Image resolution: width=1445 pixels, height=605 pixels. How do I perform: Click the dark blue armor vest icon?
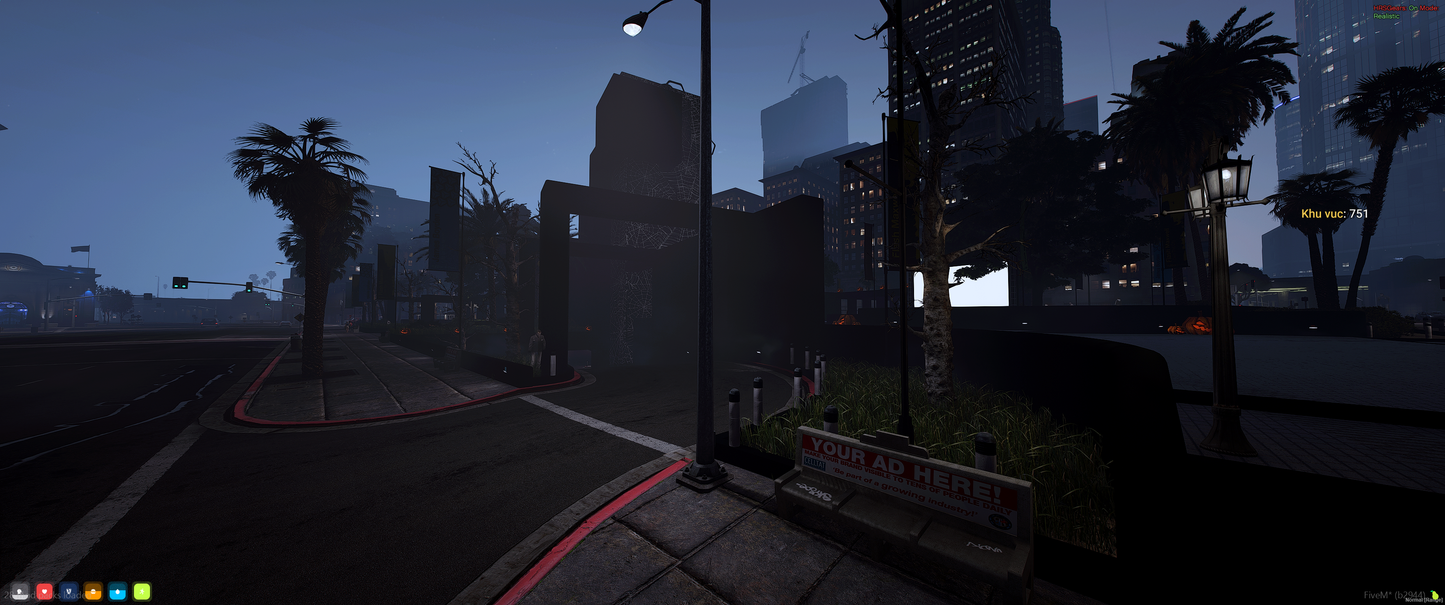tap(69, 591)
